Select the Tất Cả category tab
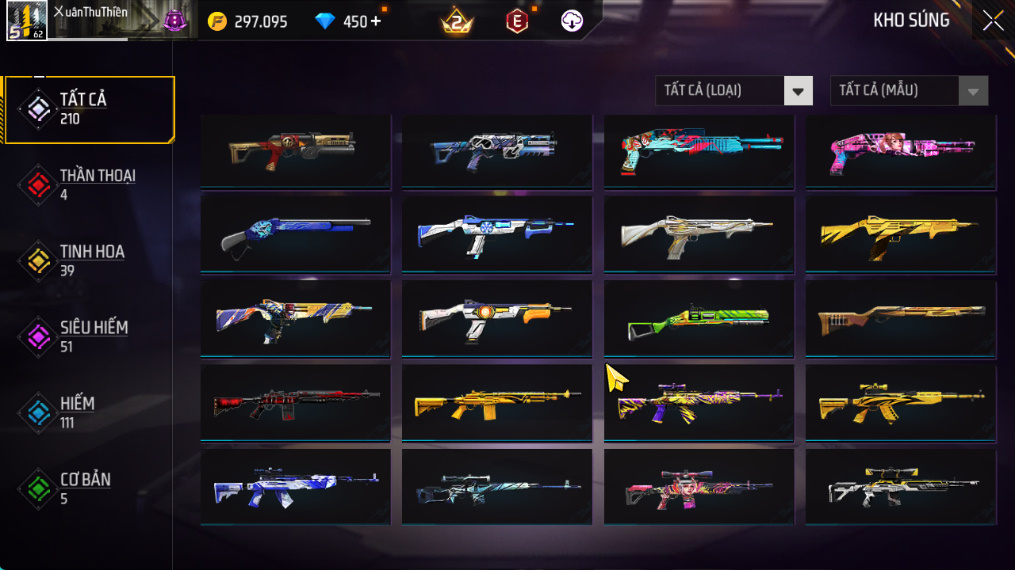Screen dimensions: 1015x570 88,108
